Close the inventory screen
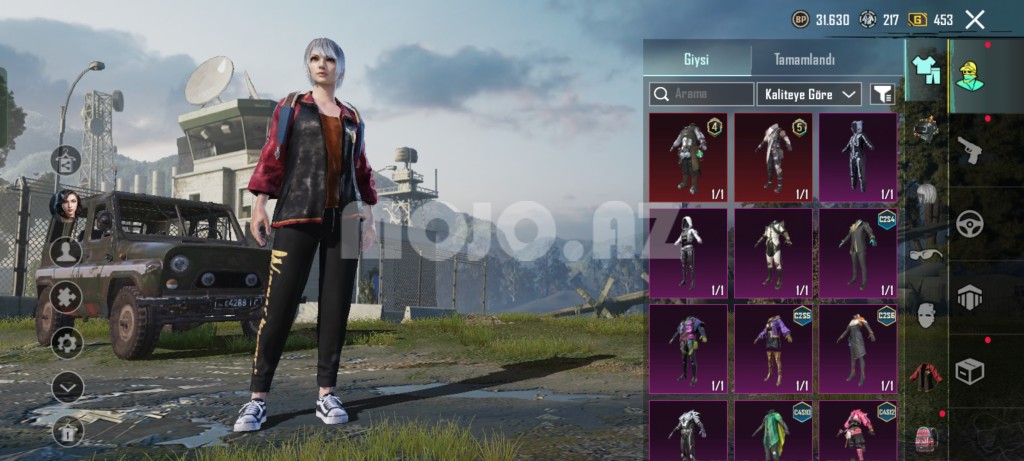Screen dimensions: 1024x461 975,19
